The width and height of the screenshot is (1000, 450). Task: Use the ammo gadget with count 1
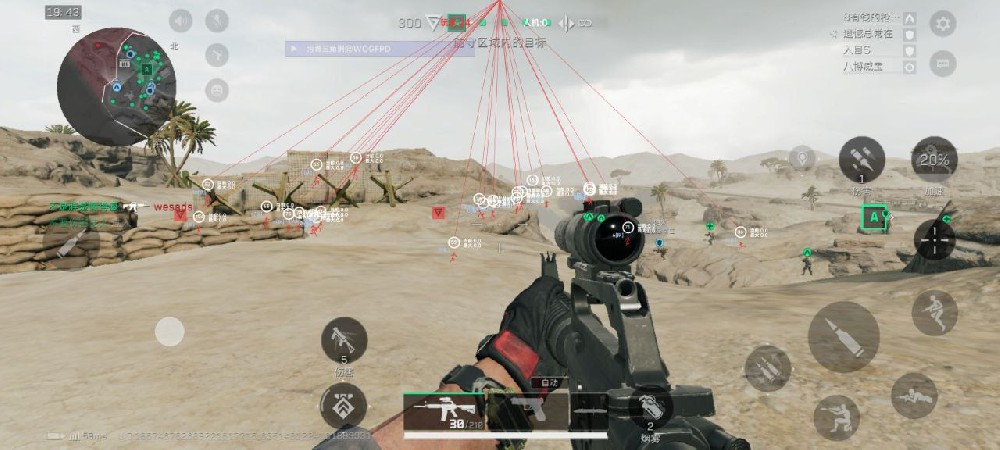click(x=862, y=160)
